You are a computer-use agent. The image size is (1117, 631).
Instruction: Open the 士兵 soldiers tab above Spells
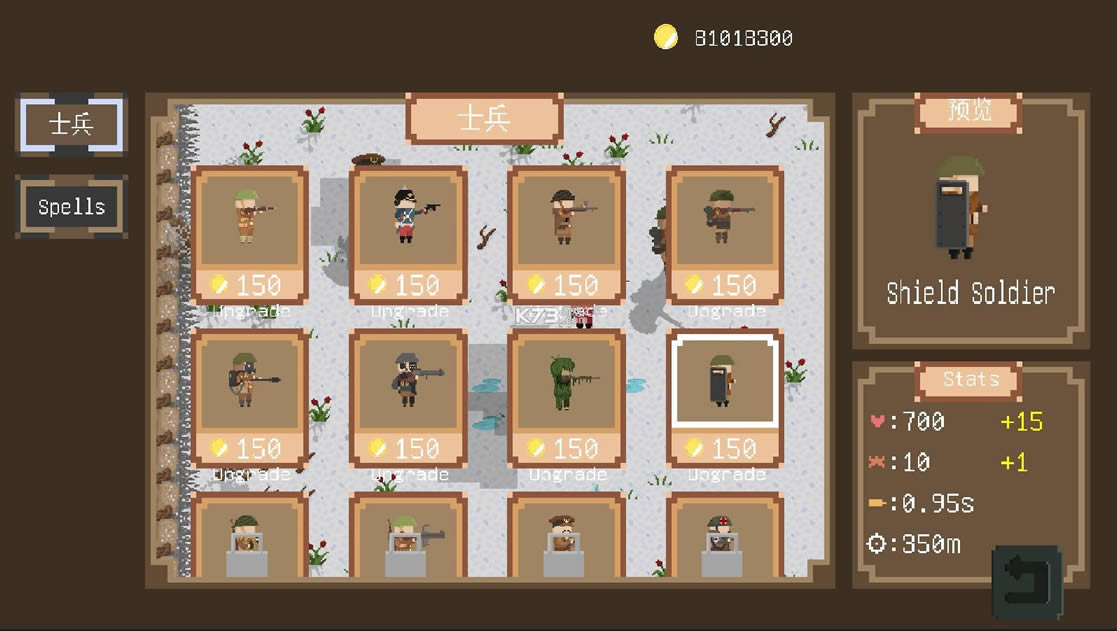point(71,124)
